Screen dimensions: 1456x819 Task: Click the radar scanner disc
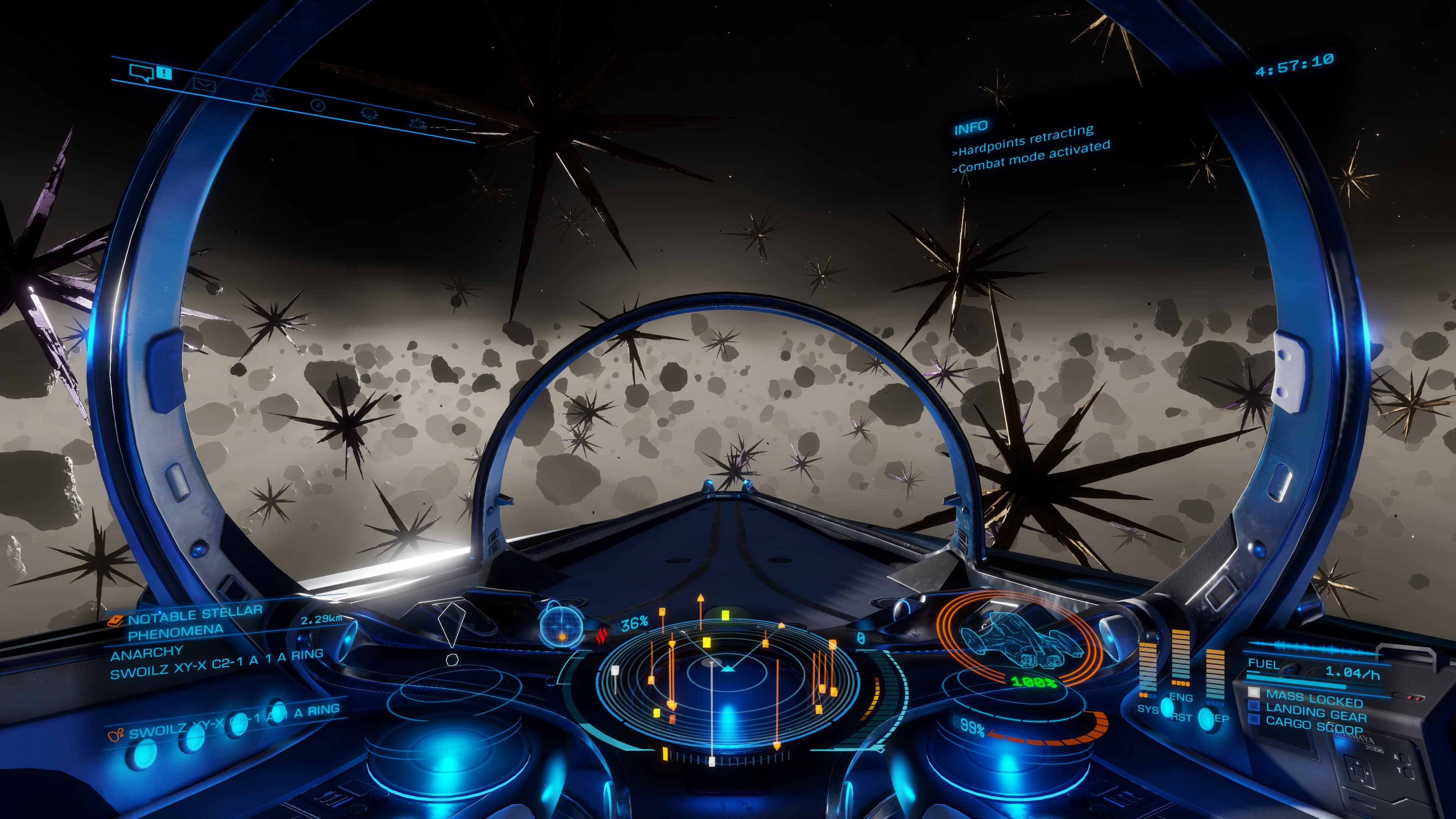(x=728, y=678)
